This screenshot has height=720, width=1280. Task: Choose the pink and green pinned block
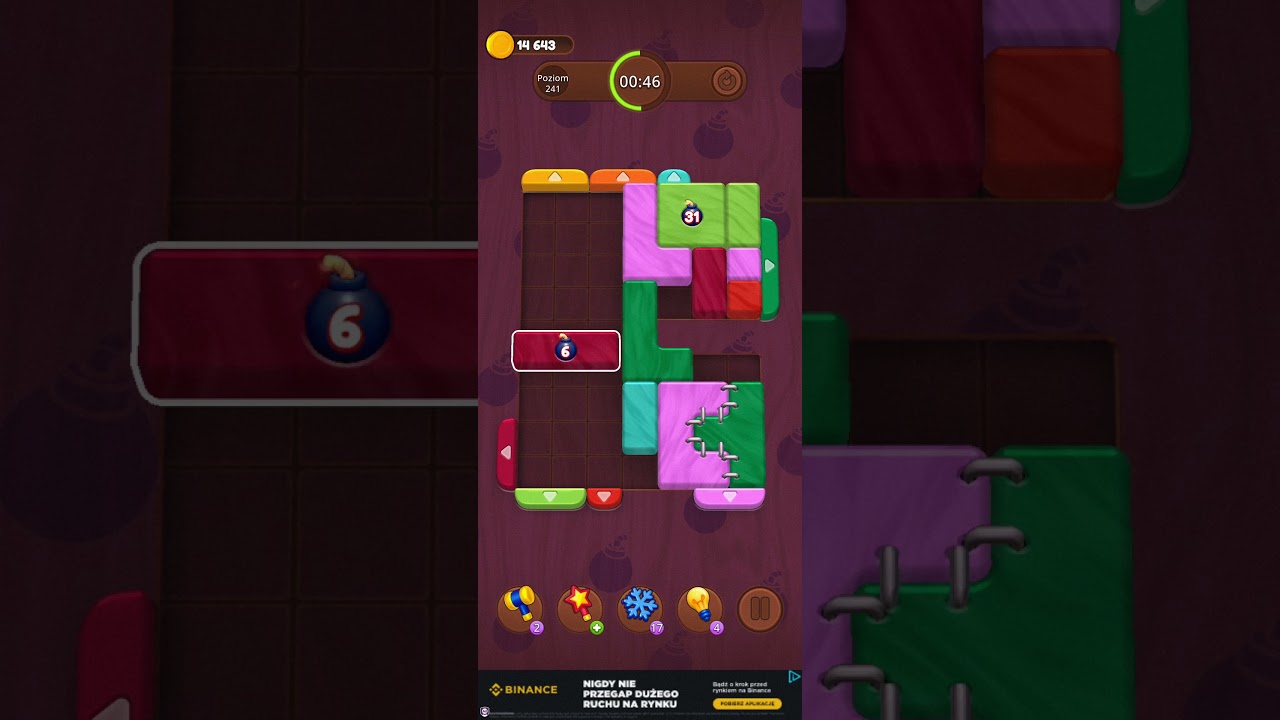pos(710,435)
